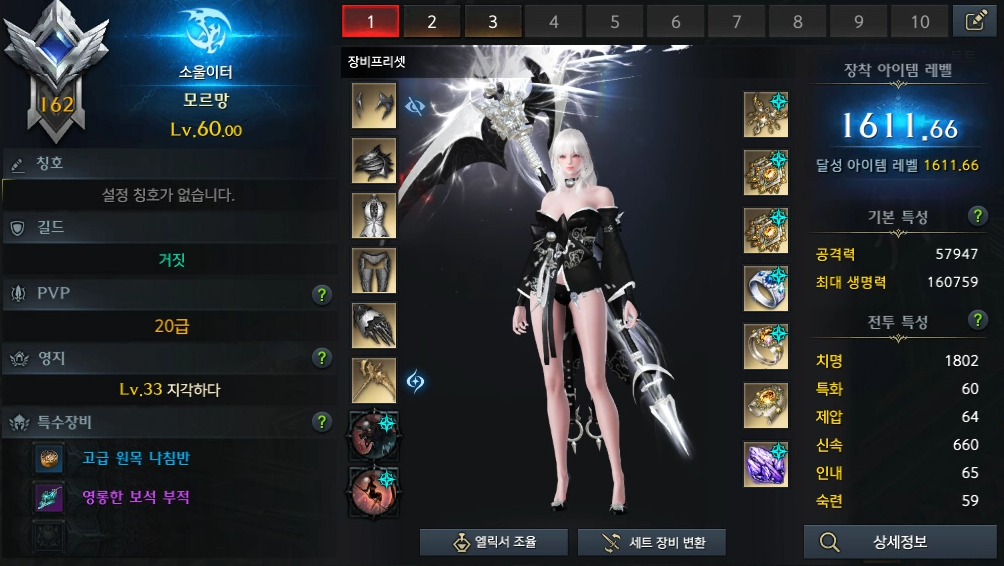Switch to equipment preset 2
Screen dimensions: 1004x566
coord(432,21)
